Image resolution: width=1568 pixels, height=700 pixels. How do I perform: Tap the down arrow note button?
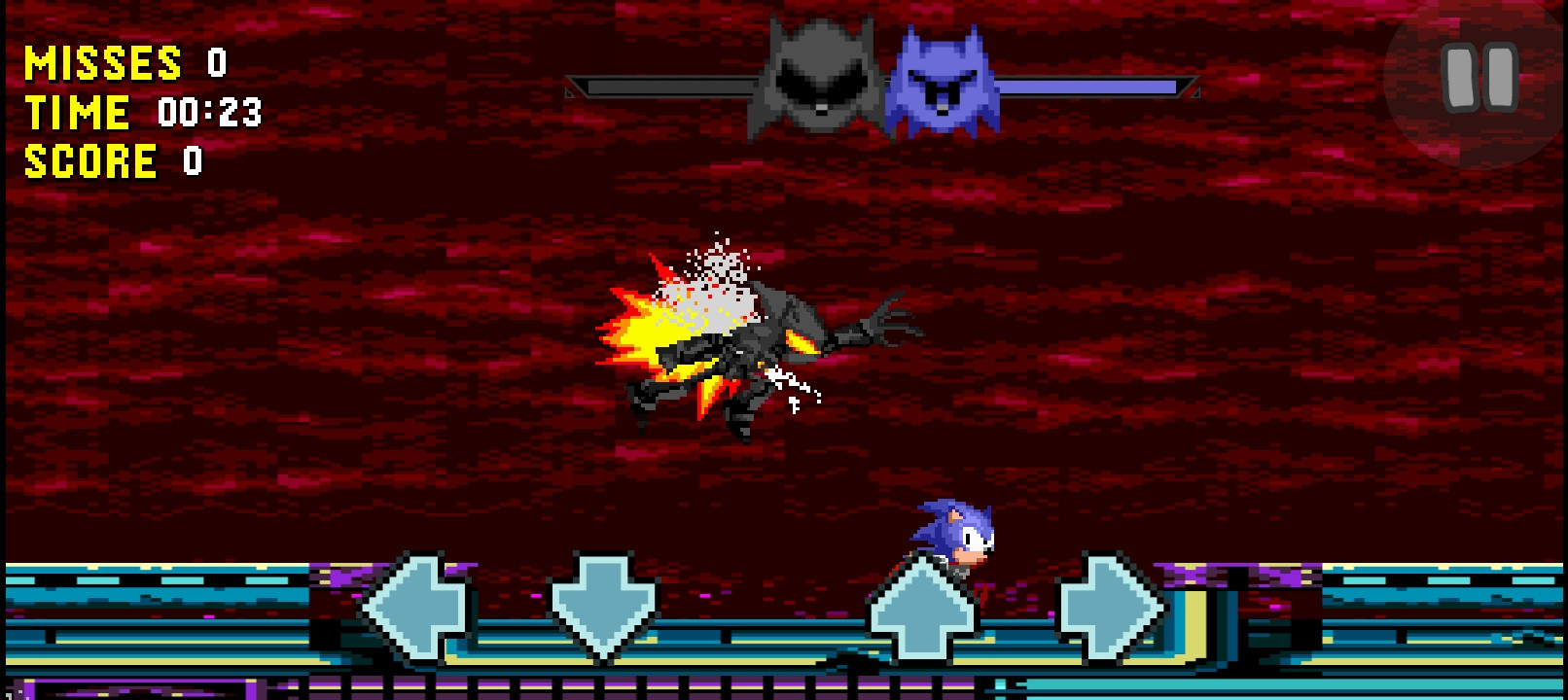(x=604, y=603)
